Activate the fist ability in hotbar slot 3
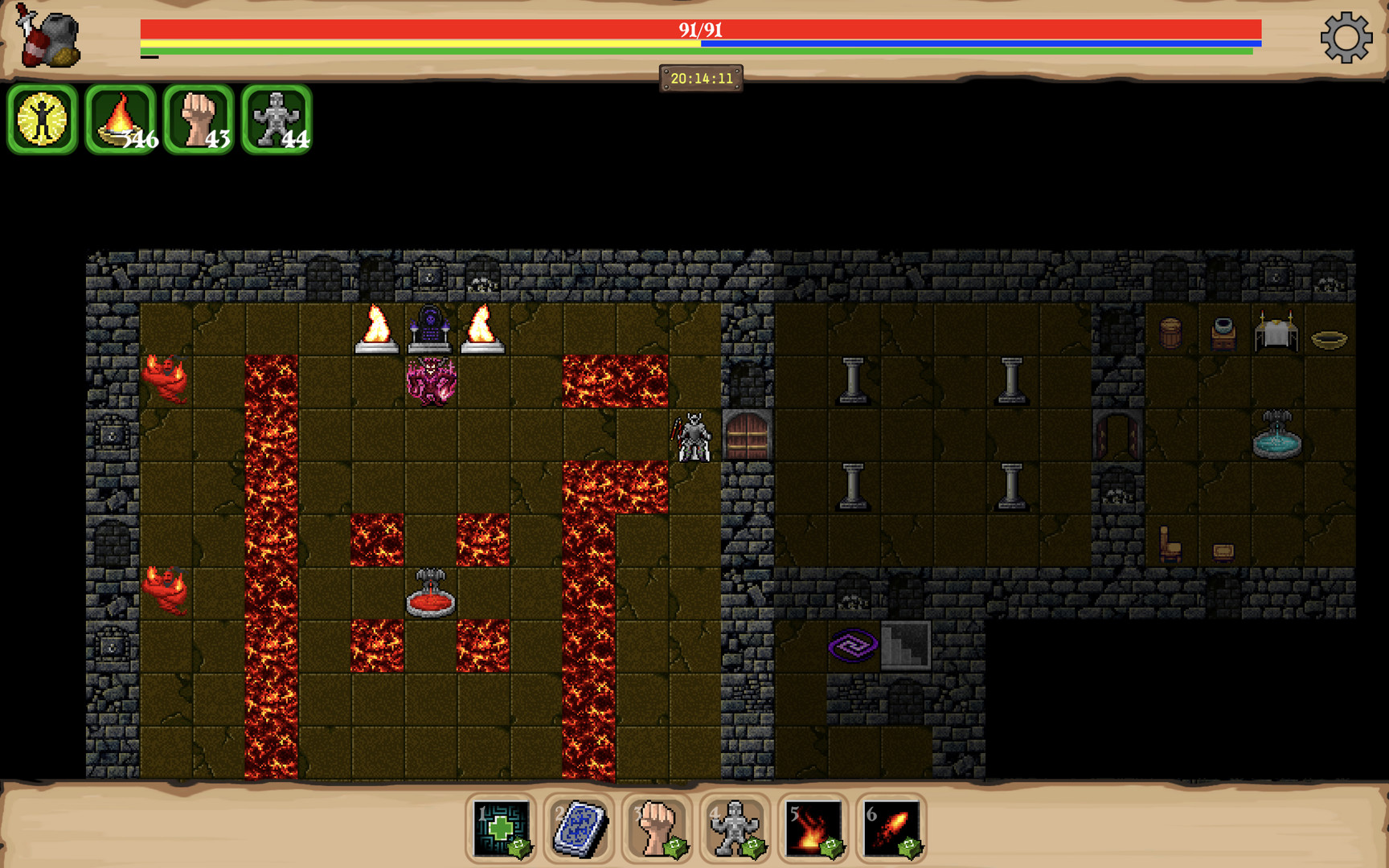 657,828
